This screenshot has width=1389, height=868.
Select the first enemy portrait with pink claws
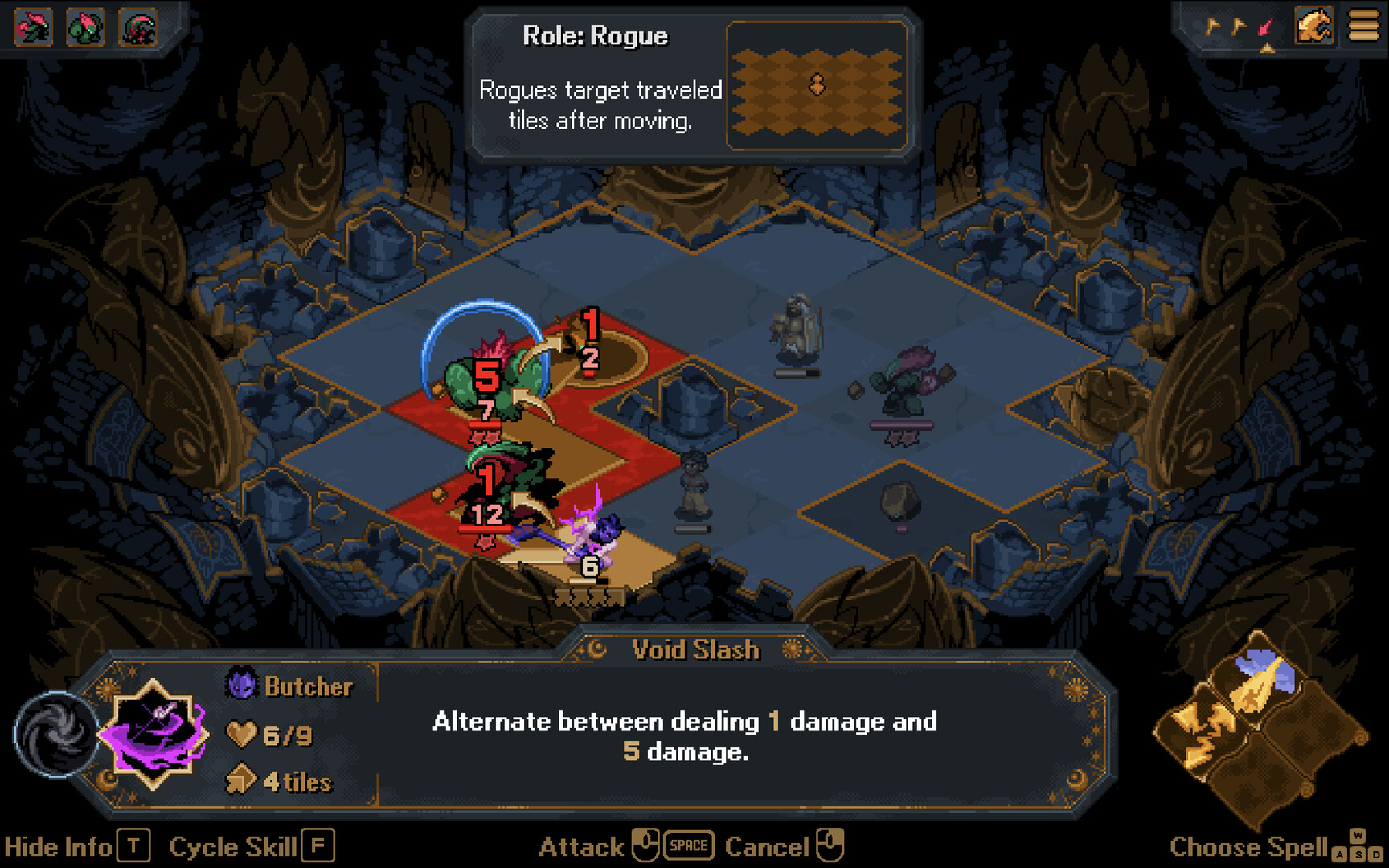(34, 27)
